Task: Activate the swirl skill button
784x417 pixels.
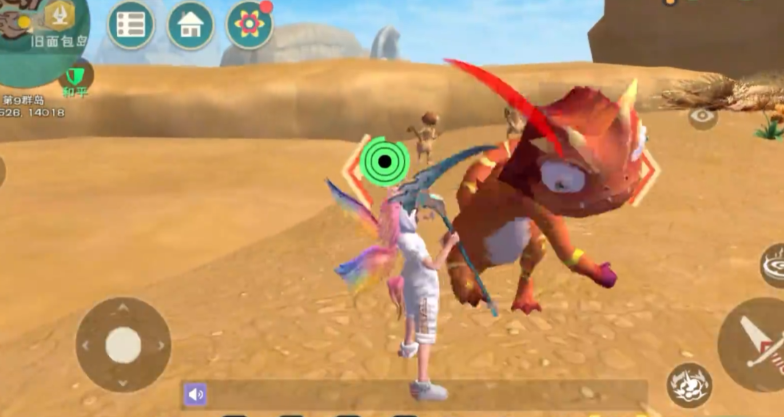Action: (x=774, y=266)
